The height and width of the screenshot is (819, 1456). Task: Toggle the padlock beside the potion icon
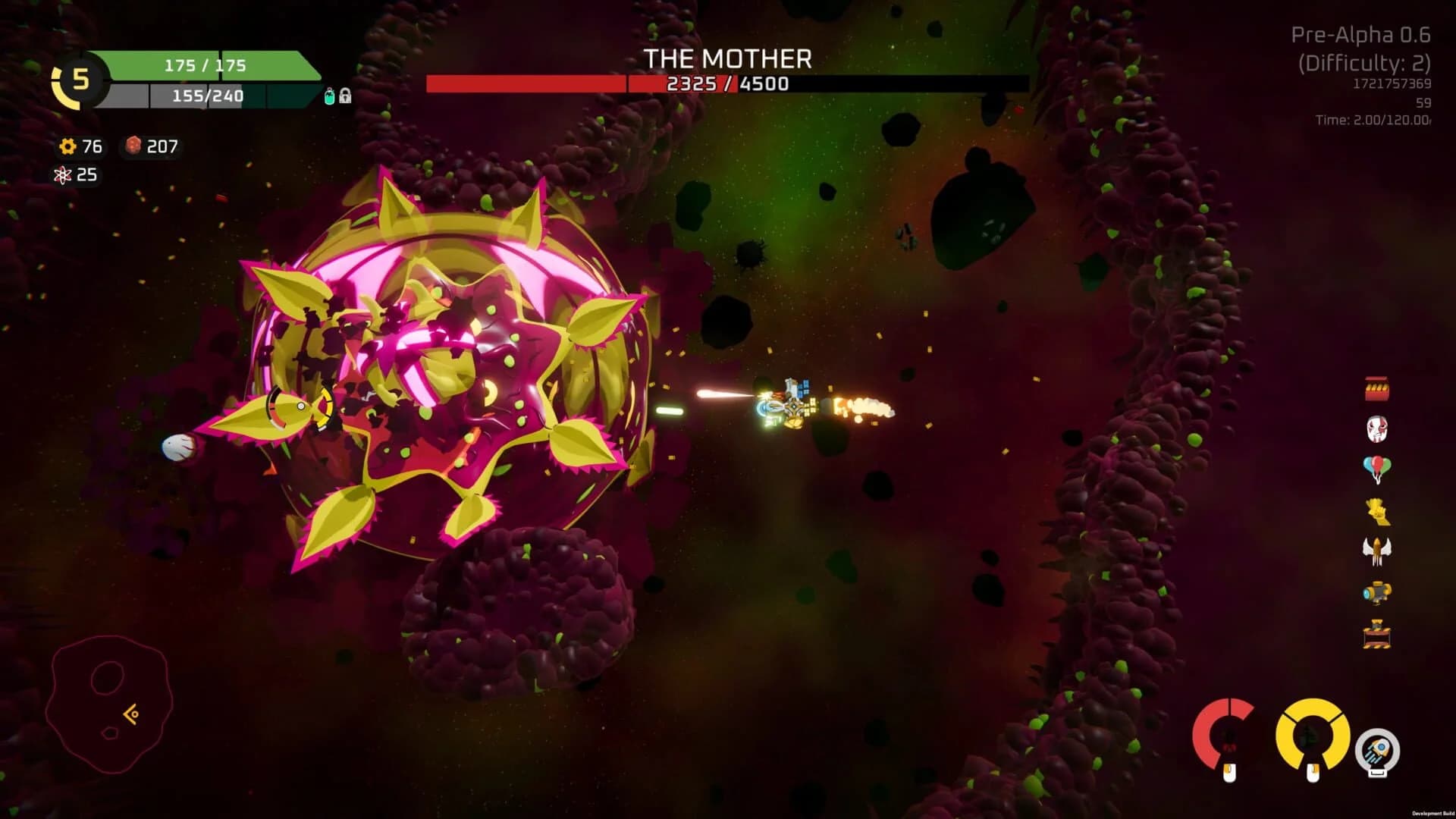(345, 96)
